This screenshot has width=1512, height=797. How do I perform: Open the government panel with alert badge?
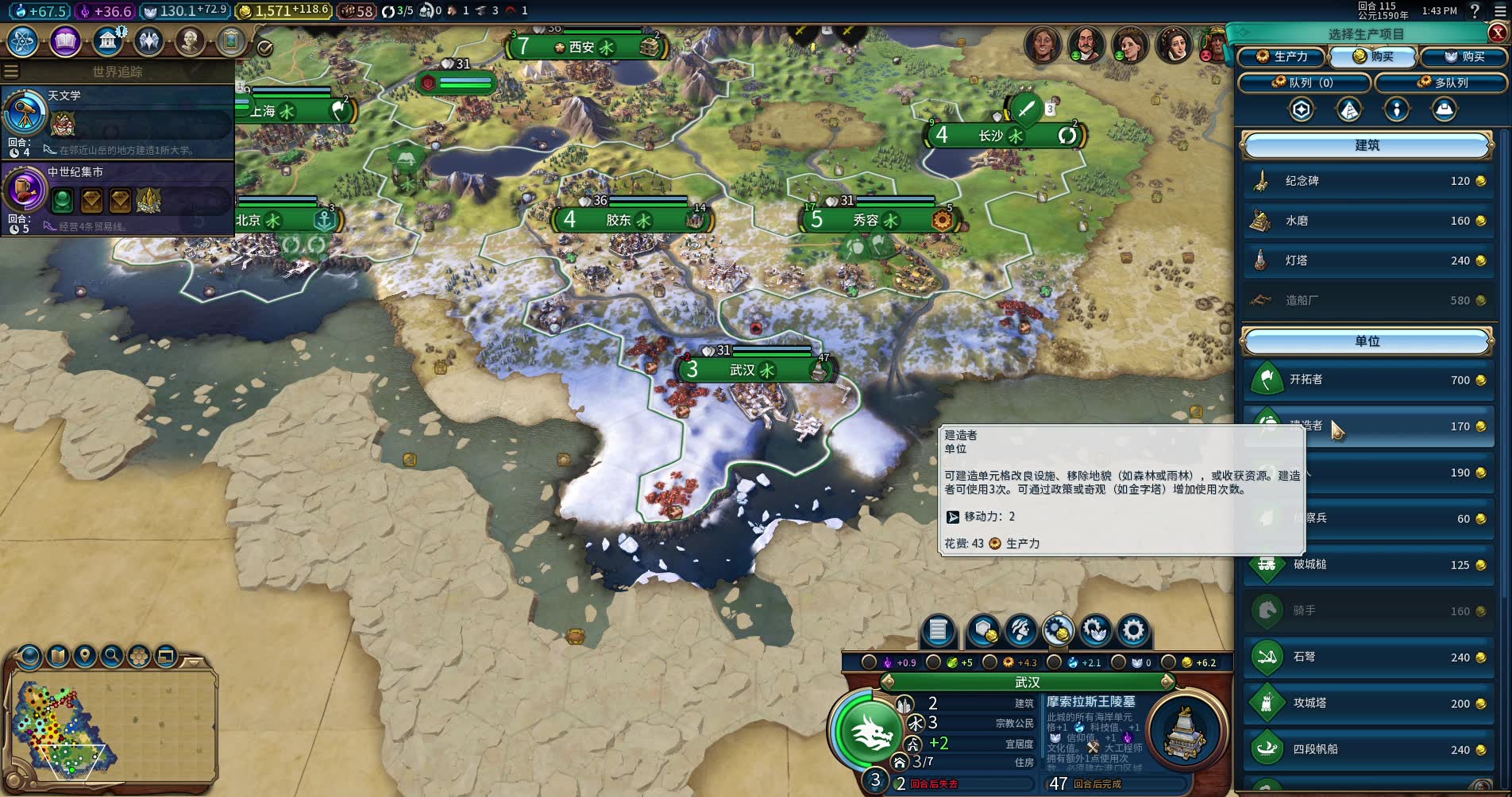point(107,41)
